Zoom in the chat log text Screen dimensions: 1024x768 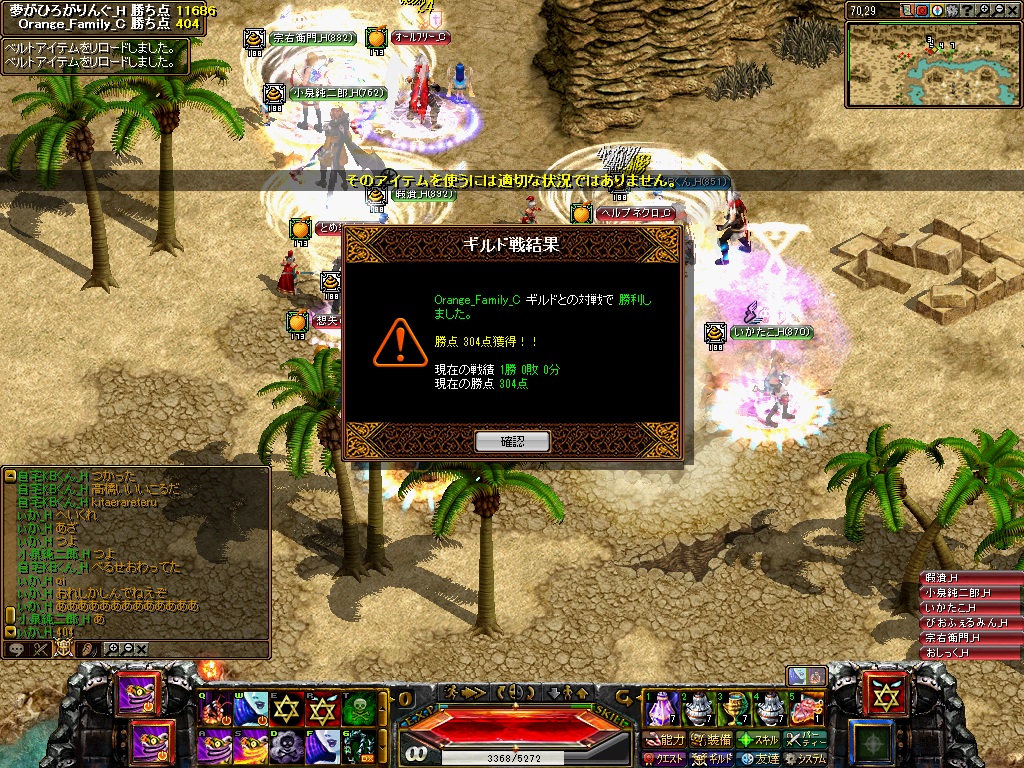click(114, 649)
